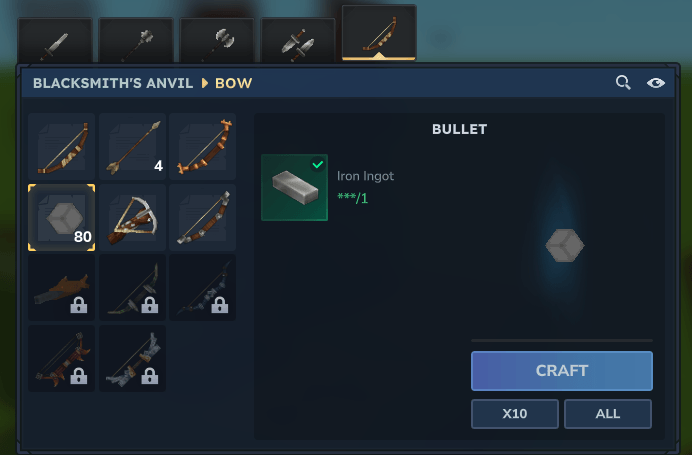This screenshot has width=692, height=455.
Task: Select the arrow recipe slot
Action: pyautogui.click(x=132, y=146)
